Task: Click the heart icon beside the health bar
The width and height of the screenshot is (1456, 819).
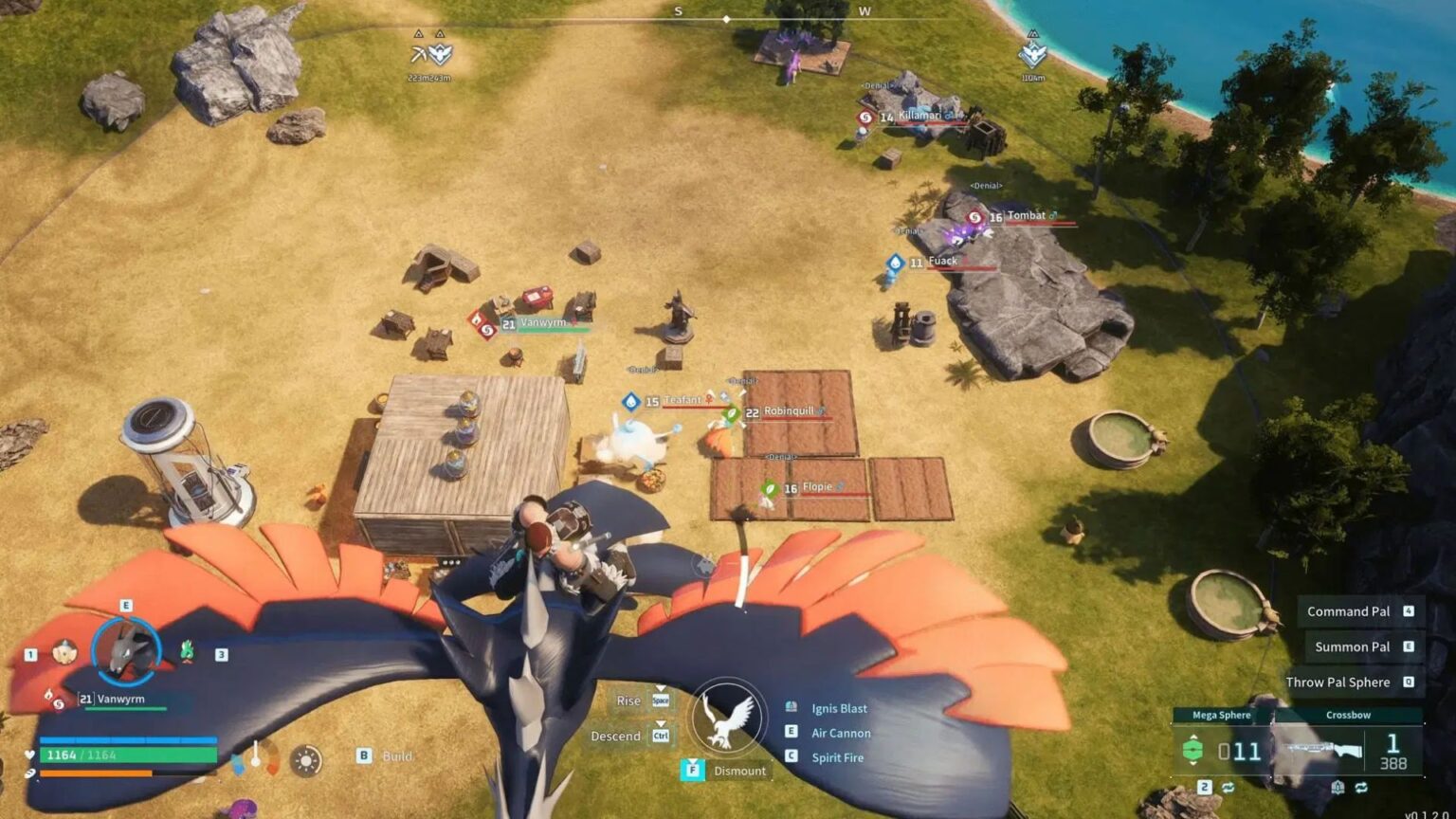Action: click(x=28, y=755)
